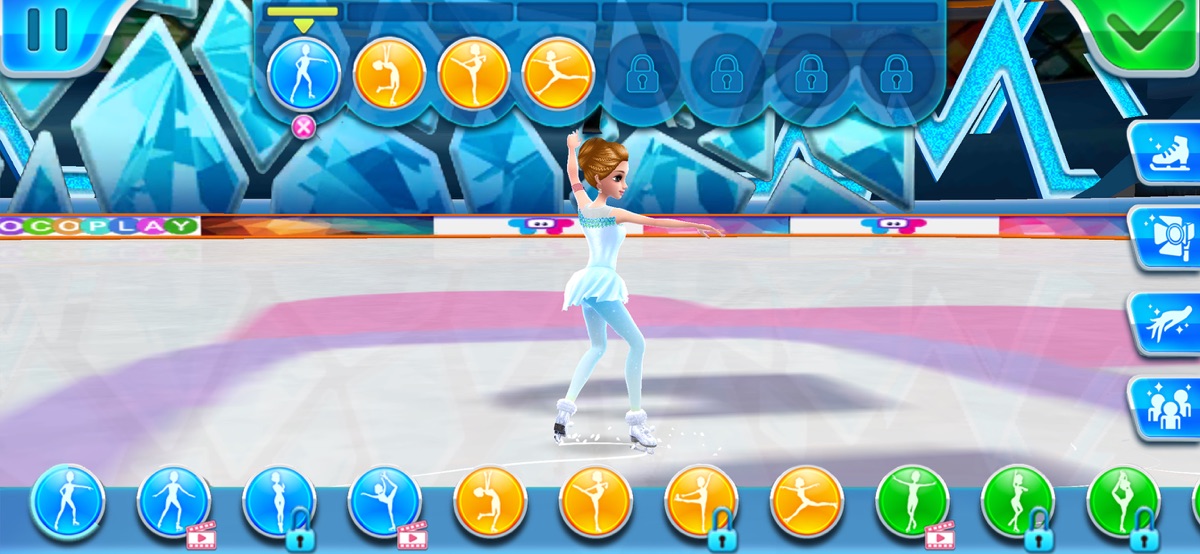Choose the blue arms-out pose with video badge
The image size is (1200, 554).
click(174, 502)
